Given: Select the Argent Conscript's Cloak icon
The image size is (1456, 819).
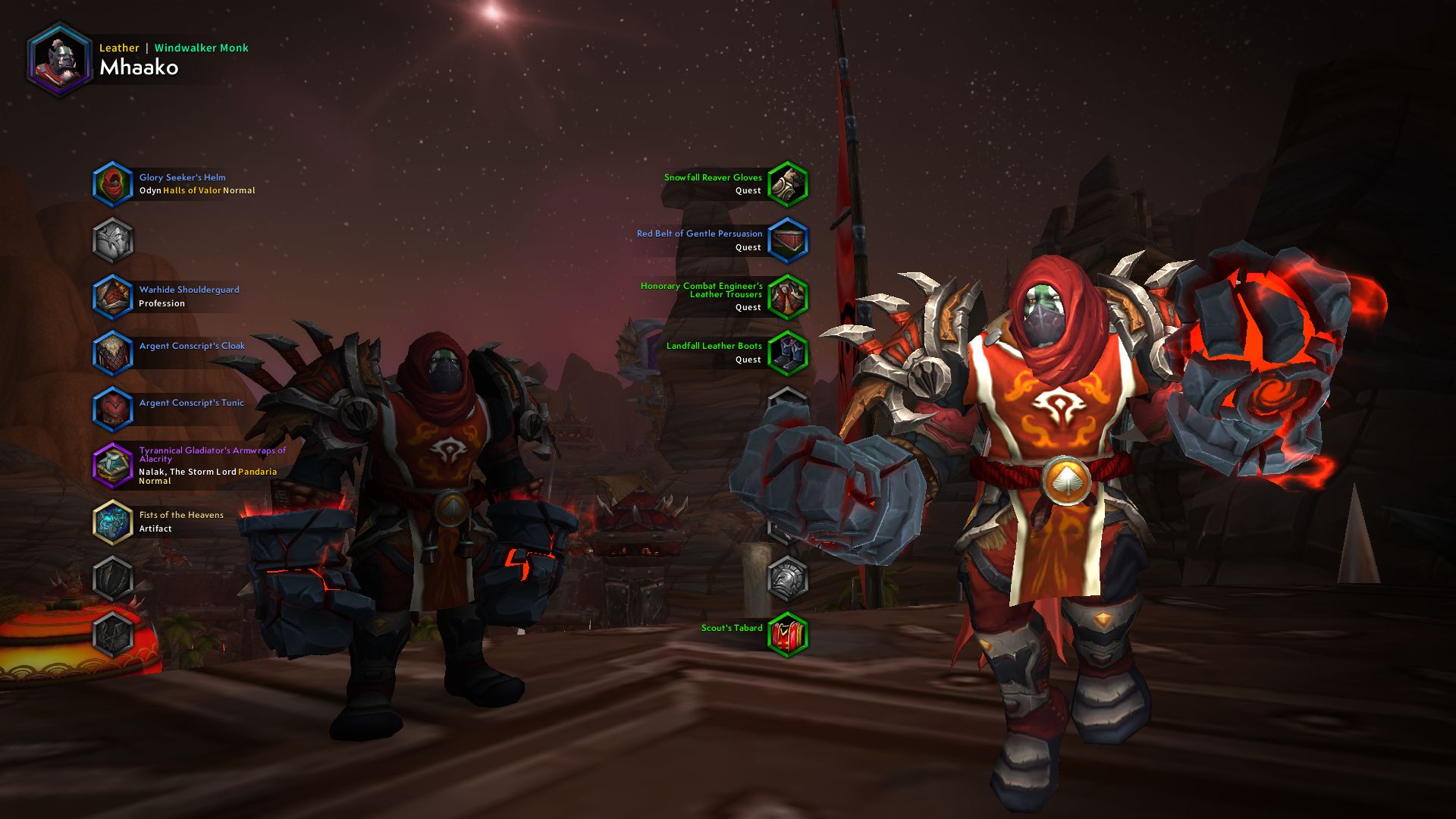Looking at the screenshot, I should click(x=113, y=353).
